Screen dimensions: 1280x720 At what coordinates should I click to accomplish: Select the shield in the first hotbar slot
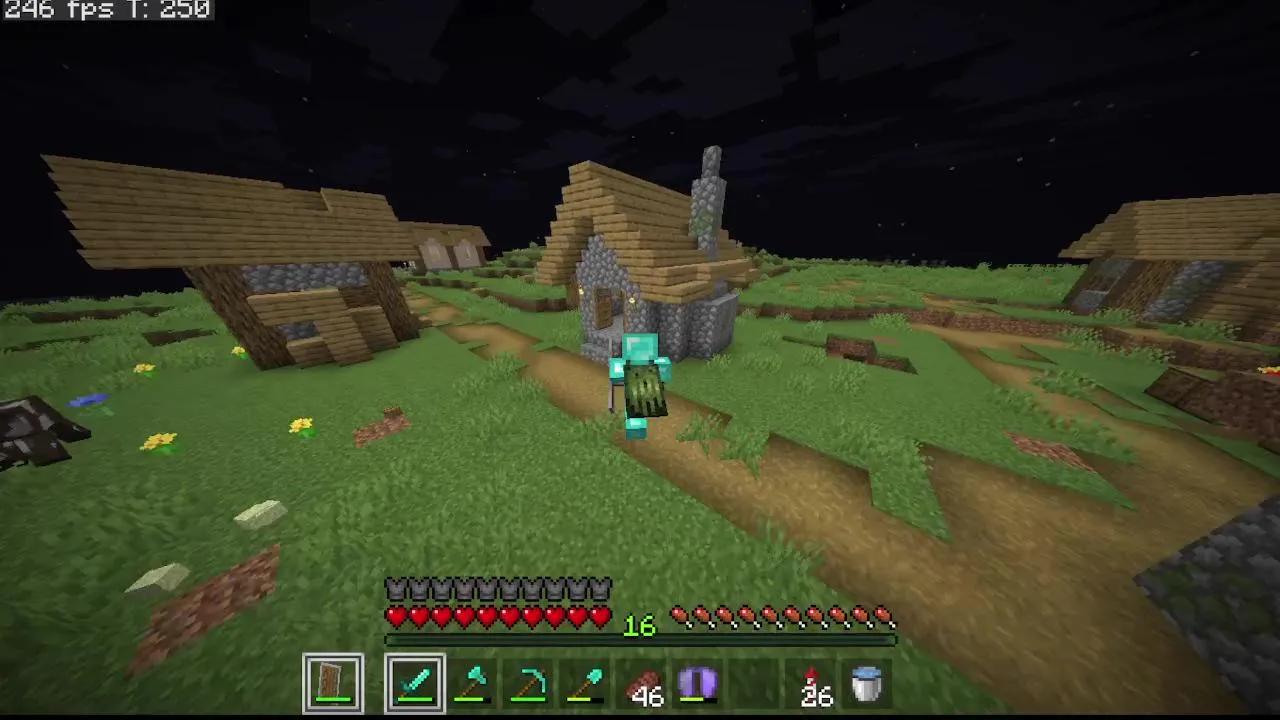click(x=333, y=682)
